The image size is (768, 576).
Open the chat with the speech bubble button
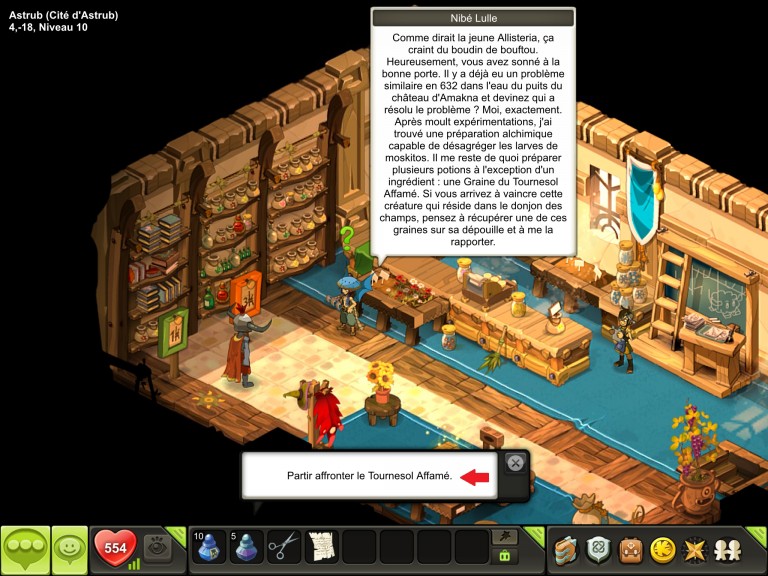click(25, 548)
